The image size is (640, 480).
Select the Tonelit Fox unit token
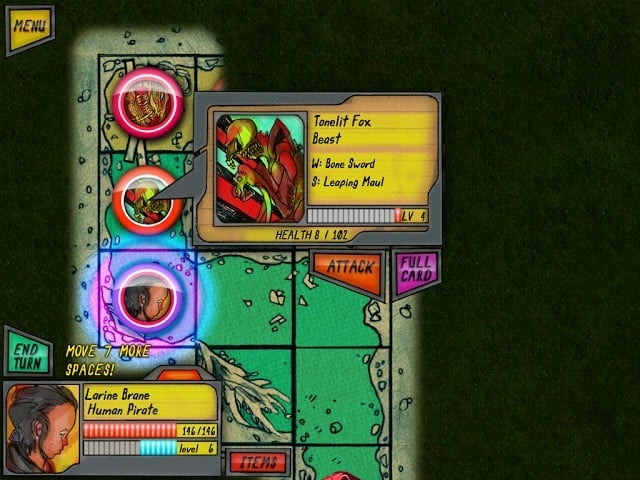pyautogui.click(x=146, y=198)
